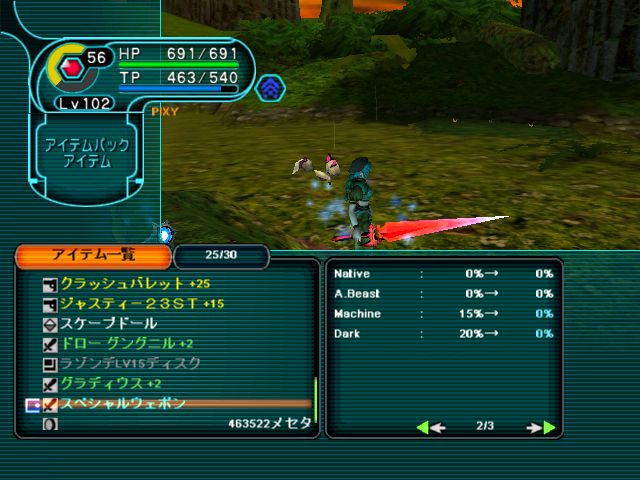Click the アイテムパック アイテム panel
Viewport: 640px width, 480px height.
(x=84, y=153)
